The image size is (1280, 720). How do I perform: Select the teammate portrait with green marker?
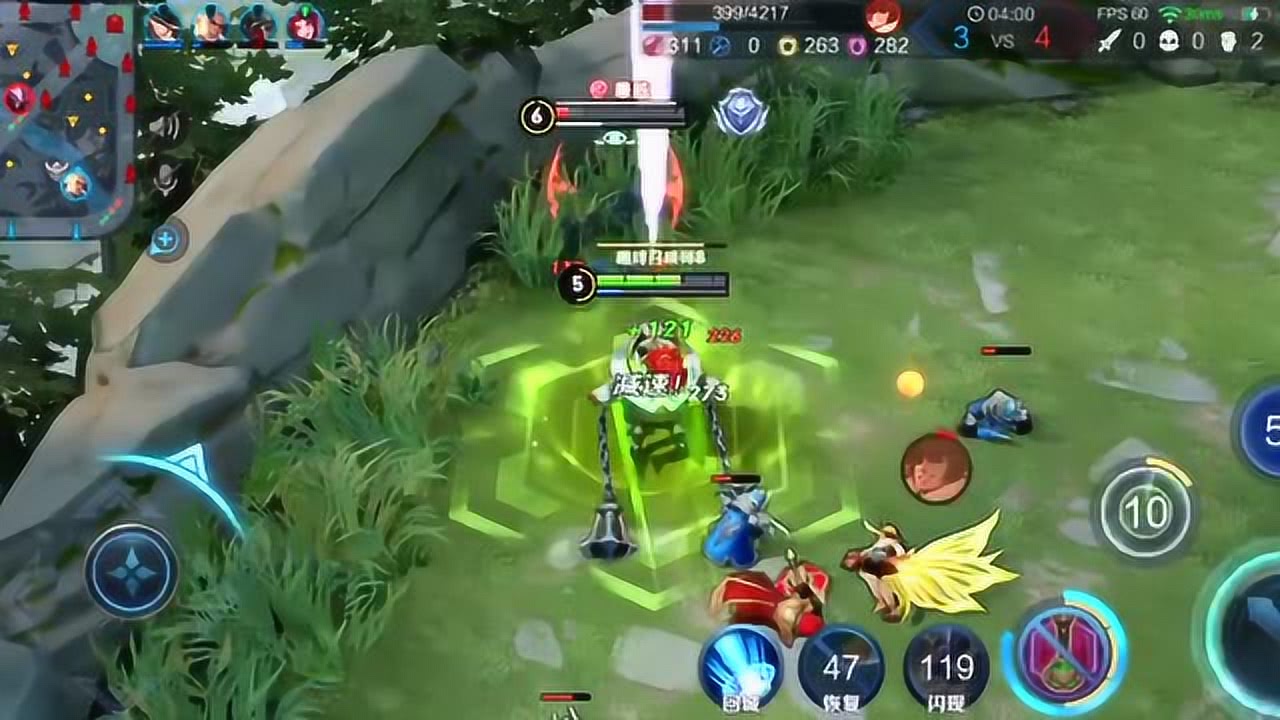point(304,25)
